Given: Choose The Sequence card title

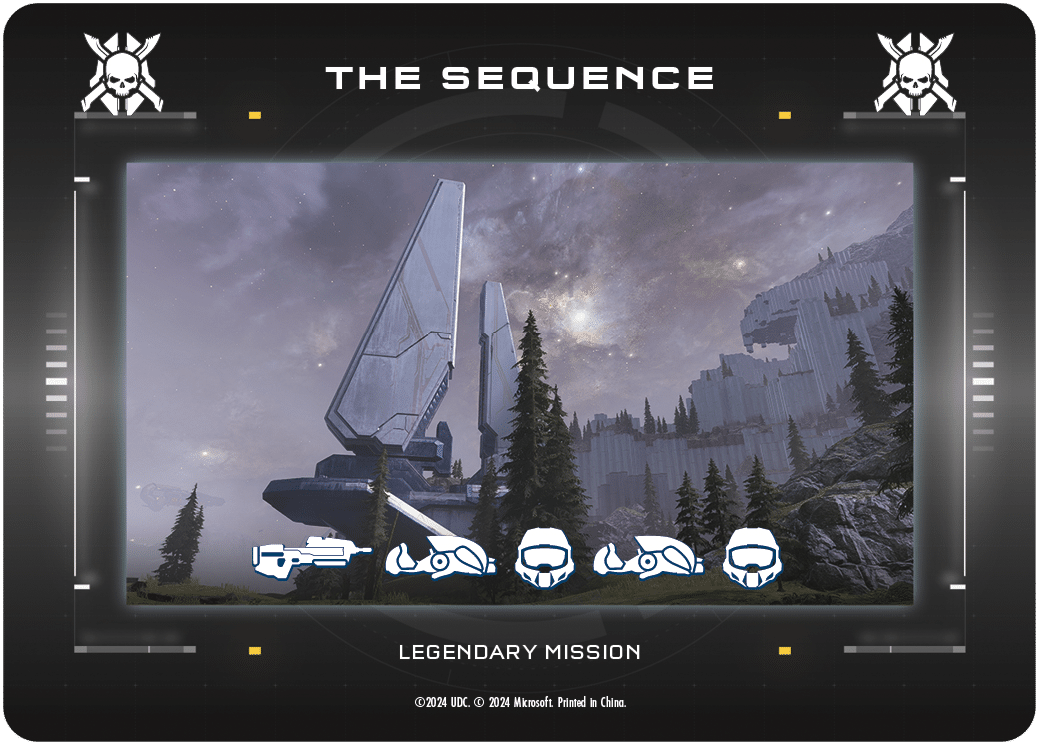Looking at the screenshot, I should 519,78.
